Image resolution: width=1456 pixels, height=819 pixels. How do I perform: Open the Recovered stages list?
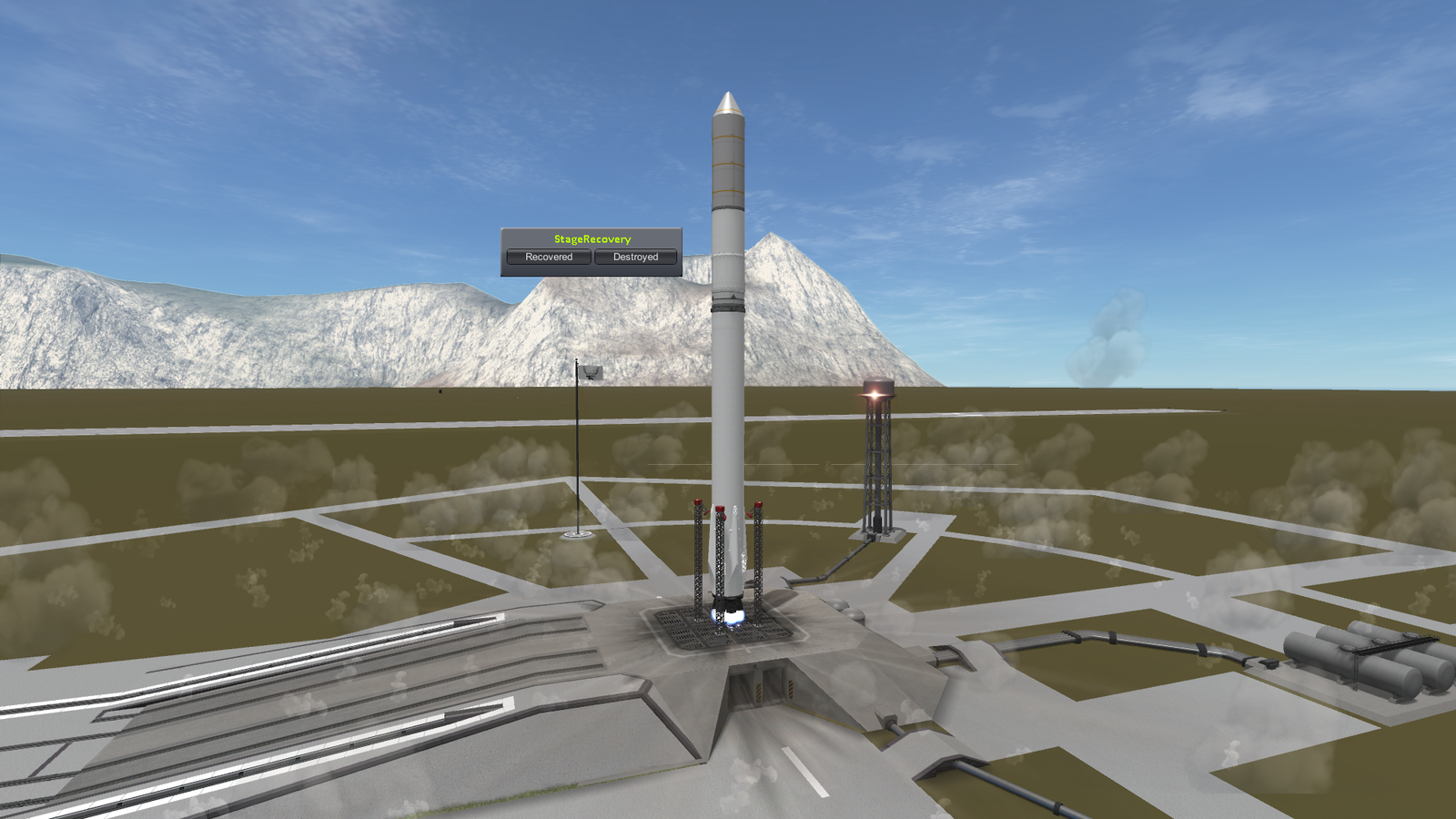(549, 258)
